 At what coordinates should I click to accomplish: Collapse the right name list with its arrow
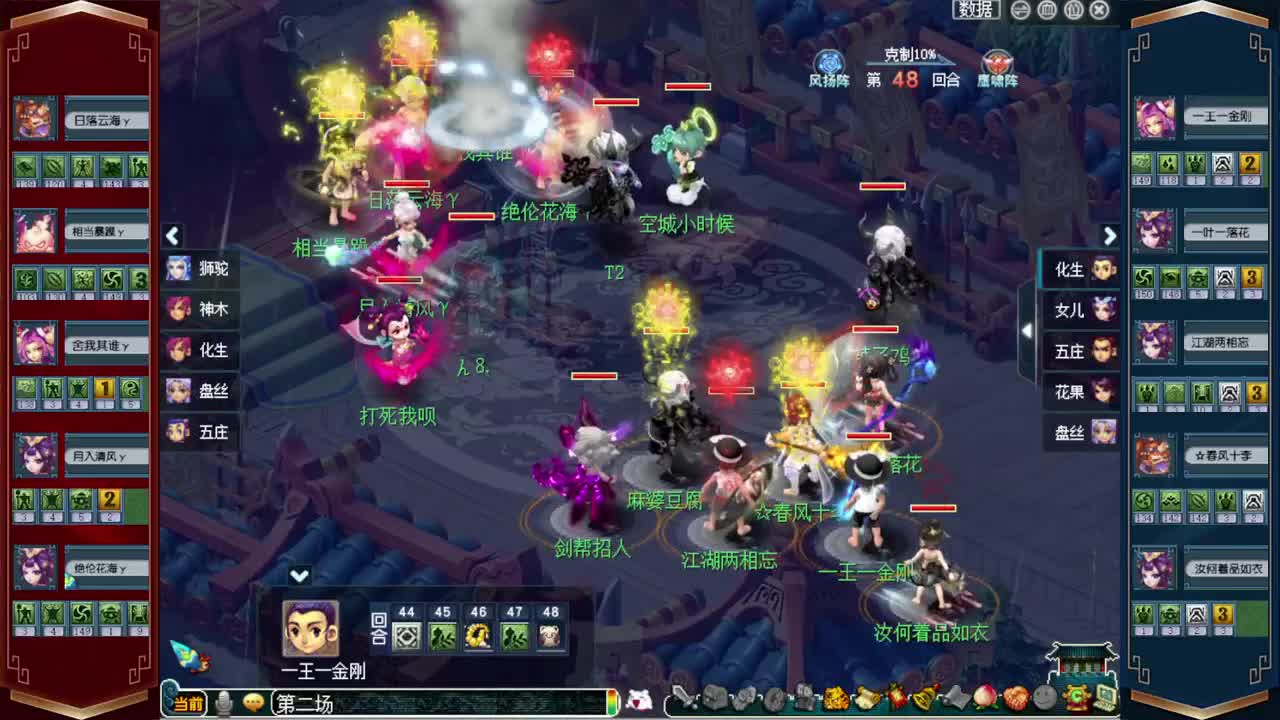[x=1110, y=236]
